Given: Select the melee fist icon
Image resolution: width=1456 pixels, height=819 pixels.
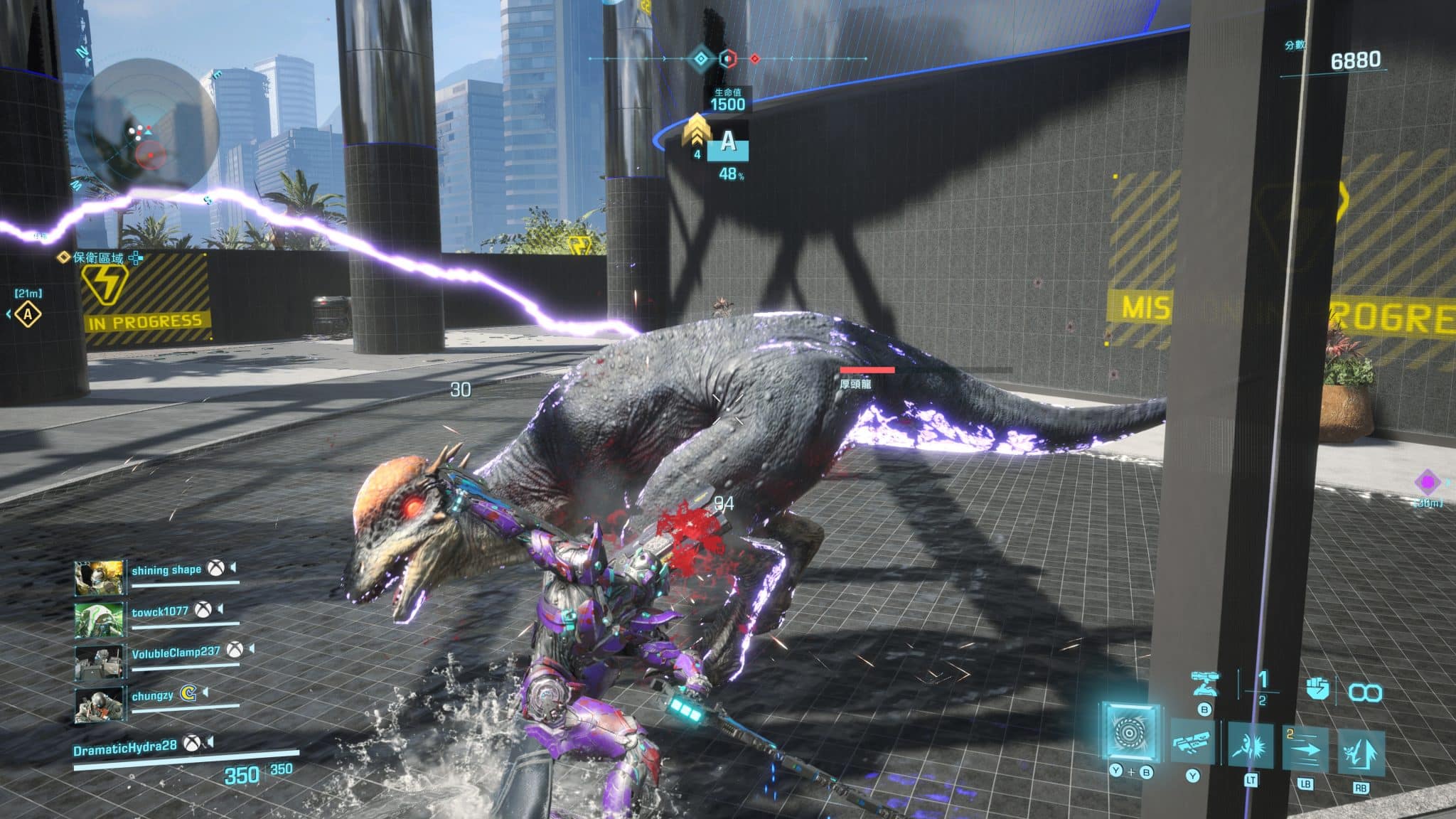Looking at the screenshot, I should (x=1317, y=688).
